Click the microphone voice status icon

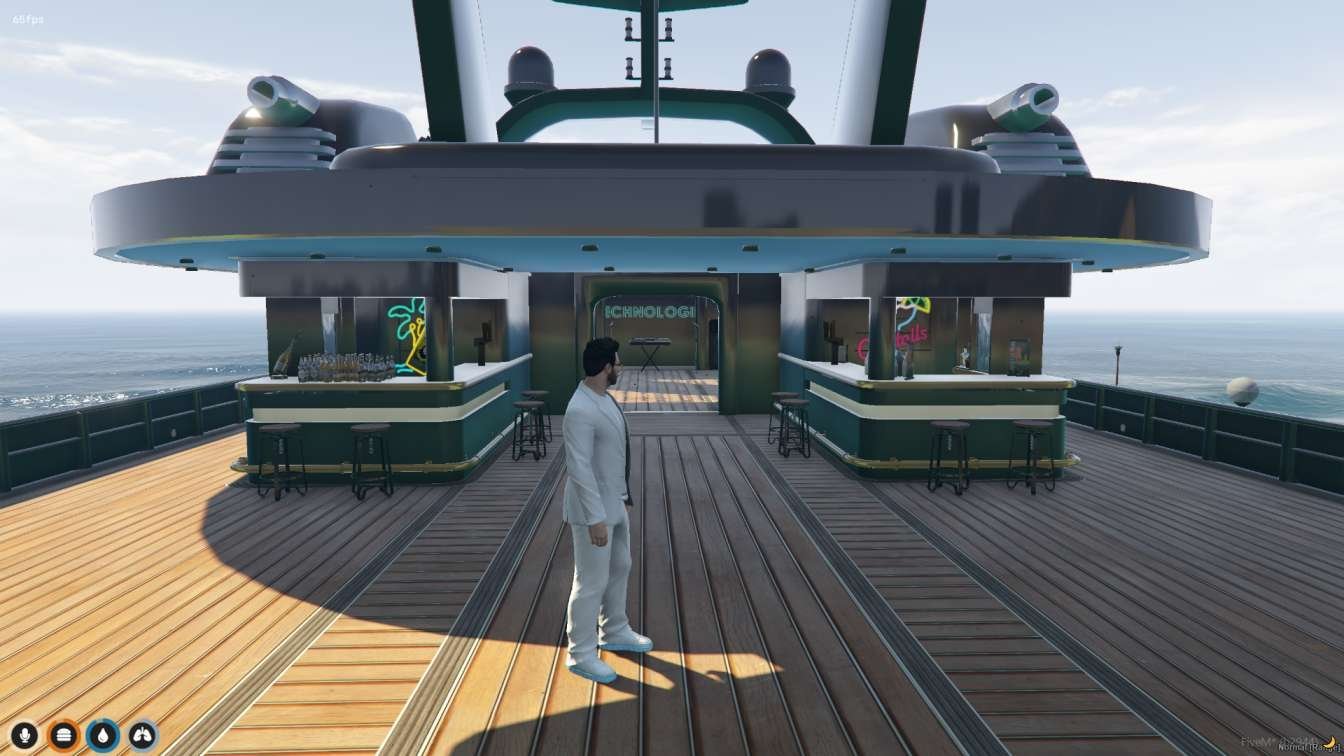tap(24, 736)
